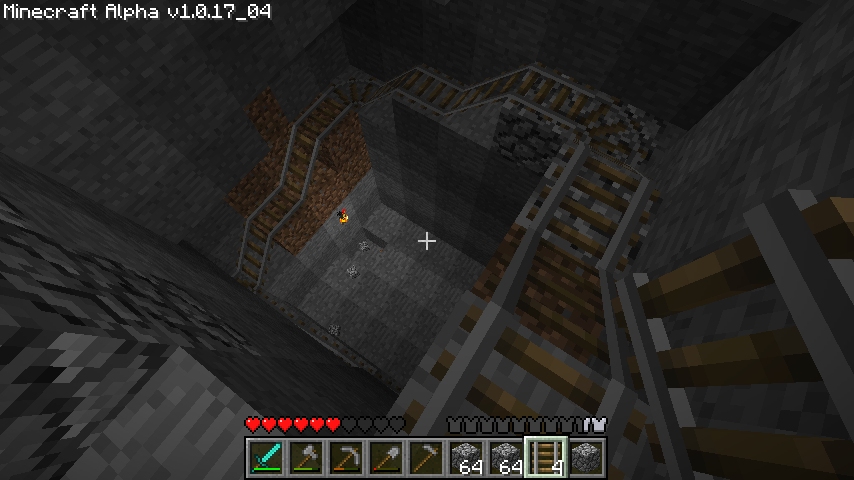
Task: Equip the shovel from the hotbar
Action: [387, 457]
